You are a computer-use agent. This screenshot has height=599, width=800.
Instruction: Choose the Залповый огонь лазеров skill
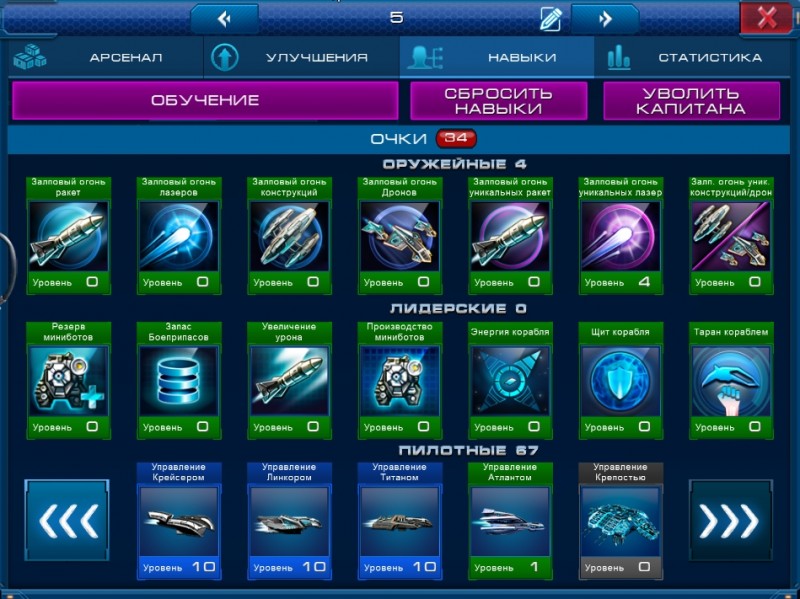pyautogui.click(x=178, y=235)
